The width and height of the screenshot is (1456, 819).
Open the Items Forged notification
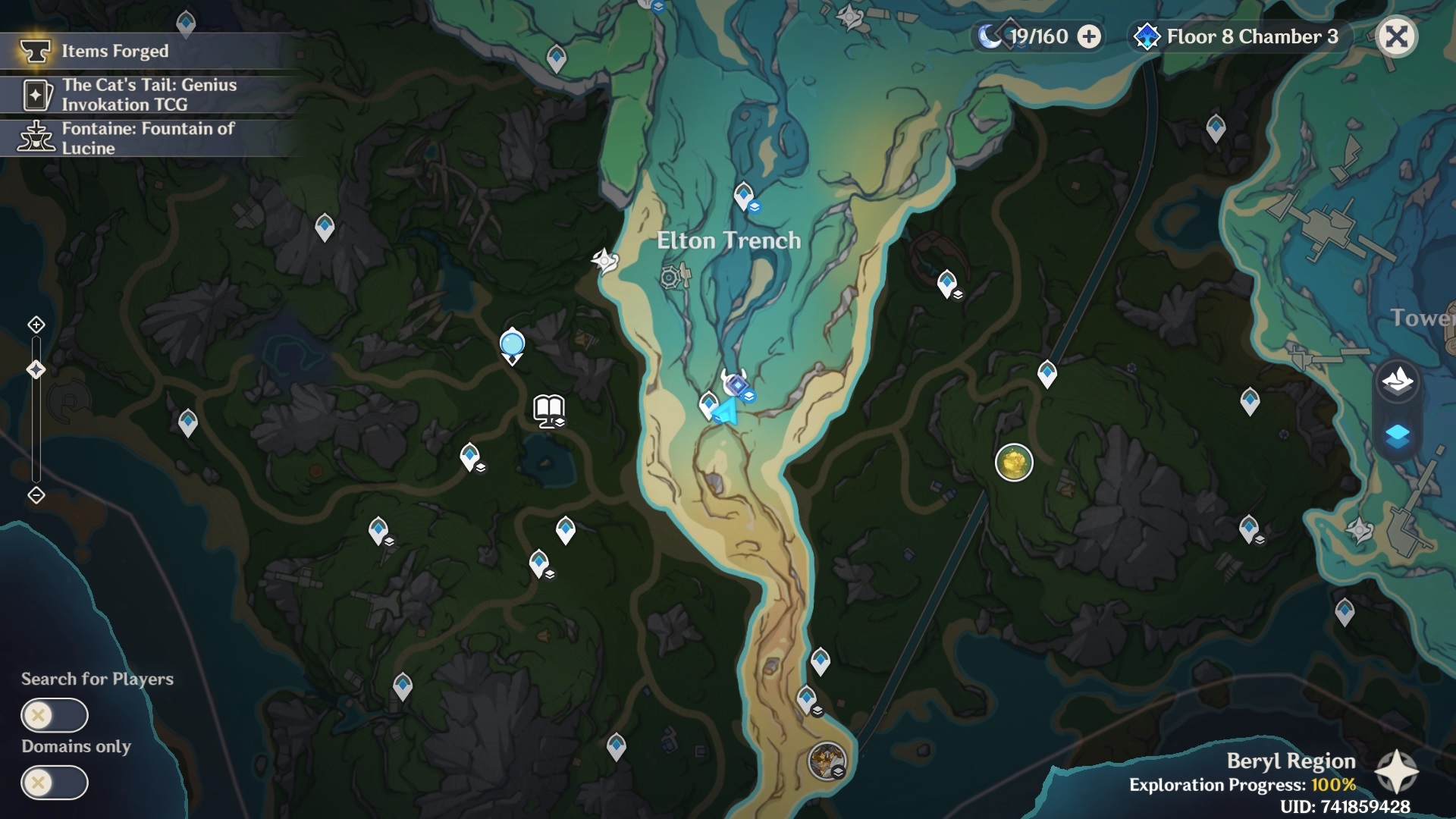click(114, 51)
